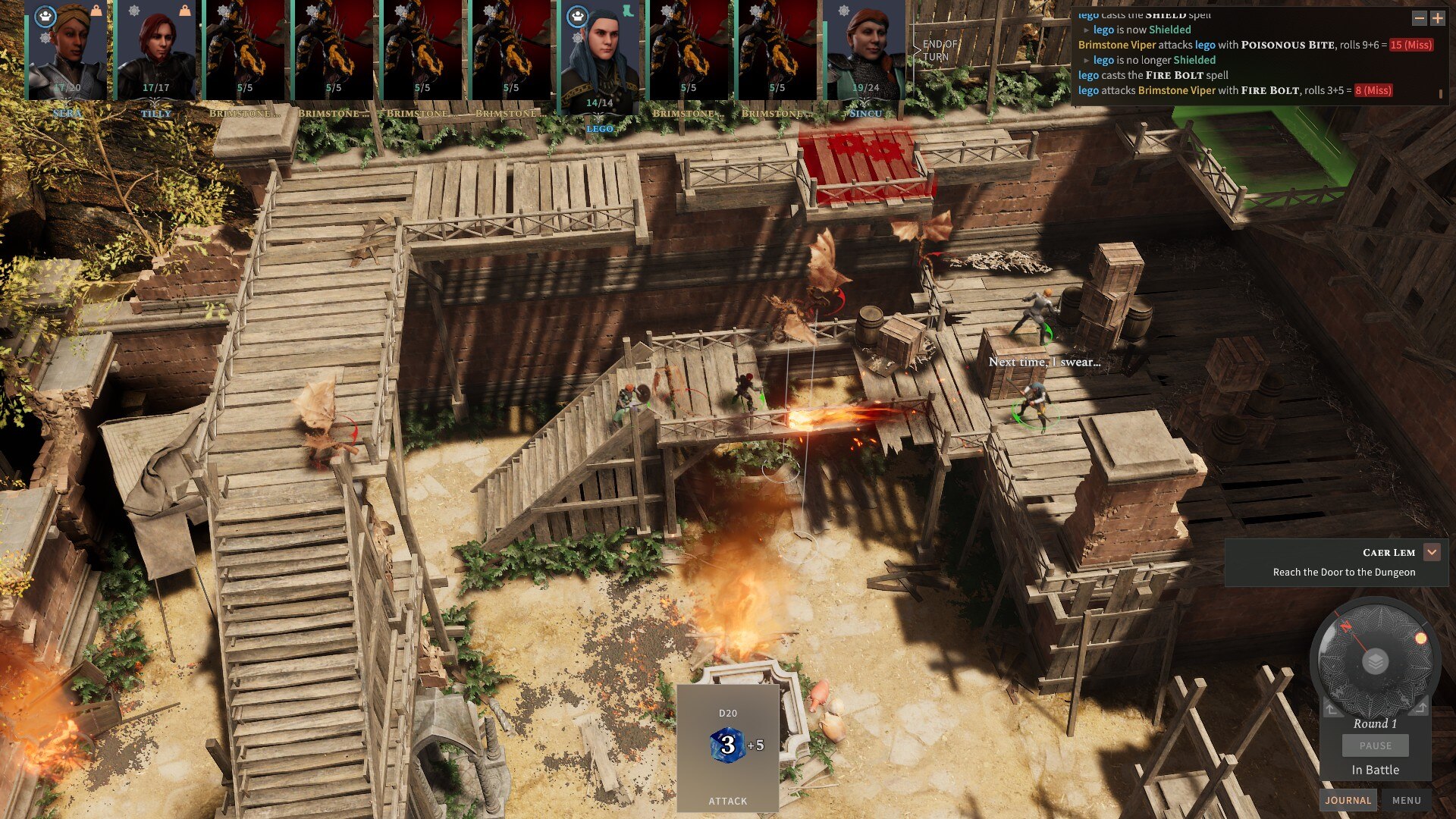This screenshot has height=819, width=1456.
Task: Select Sincu's portrait in initiative bar
Action: (865, 50)
